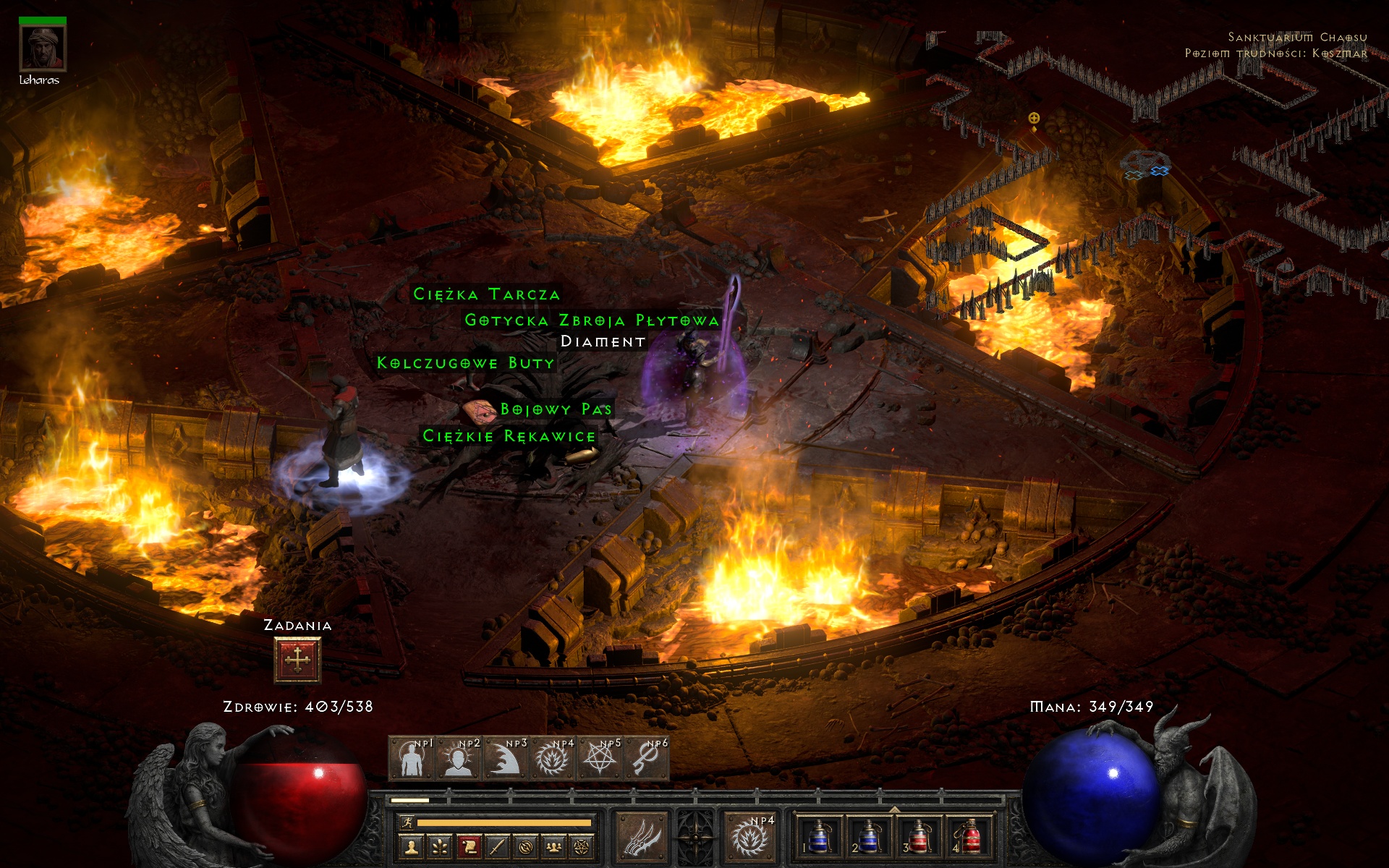Click the sword mini-menu button
The image size is (1389, 868).
coord(497,846)
